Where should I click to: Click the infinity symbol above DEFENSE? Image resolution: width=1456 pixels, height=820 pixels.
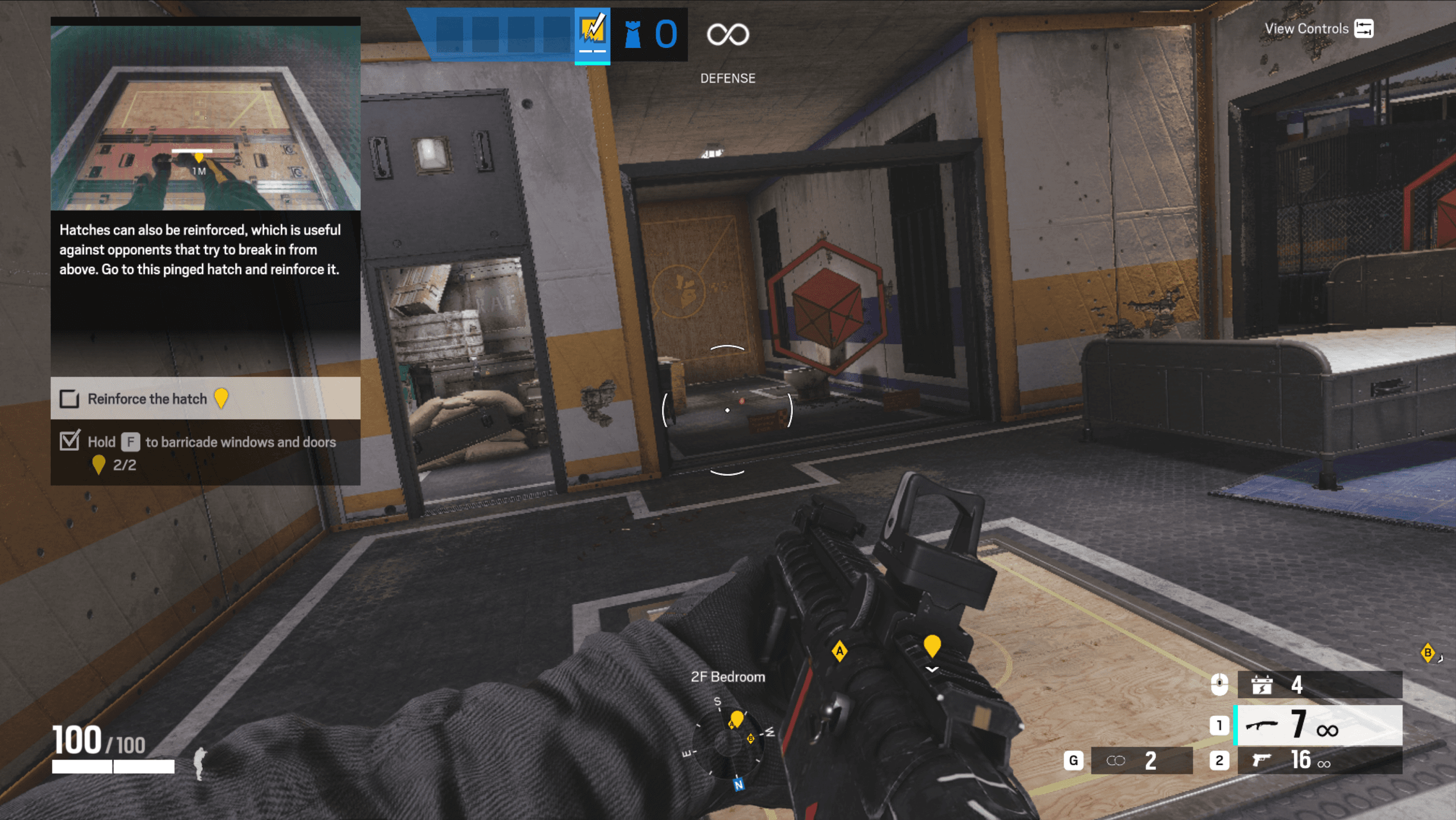click(x=728, y=35)
